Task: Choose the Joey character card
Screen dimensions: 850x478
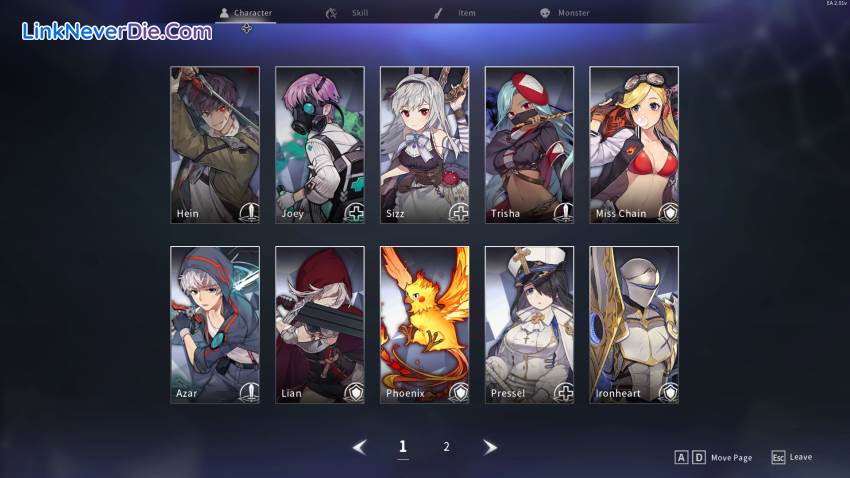Action: [320, 145]
